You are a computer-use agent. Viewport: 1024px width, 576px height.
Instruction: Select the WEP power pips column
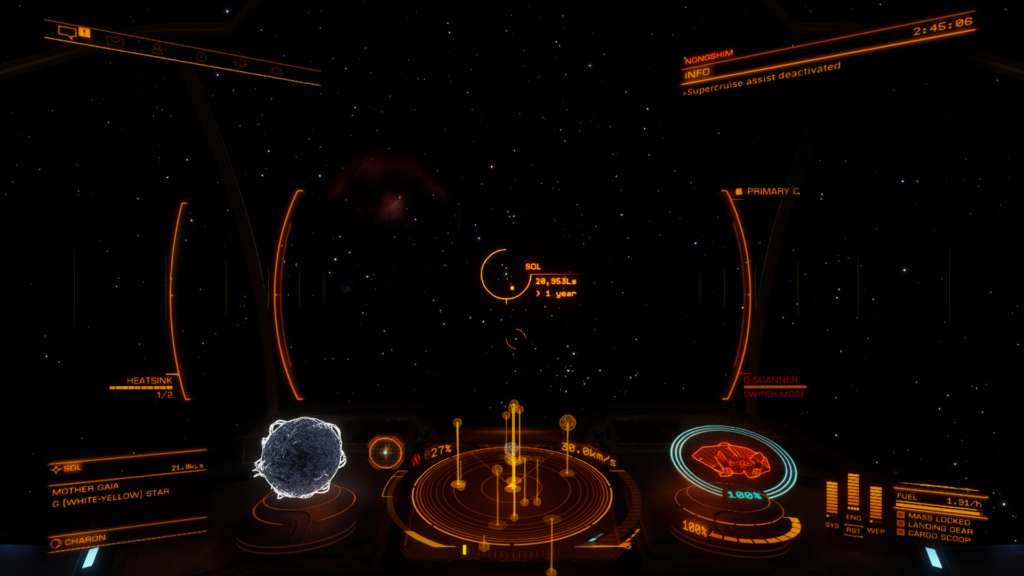coord(876,503)
